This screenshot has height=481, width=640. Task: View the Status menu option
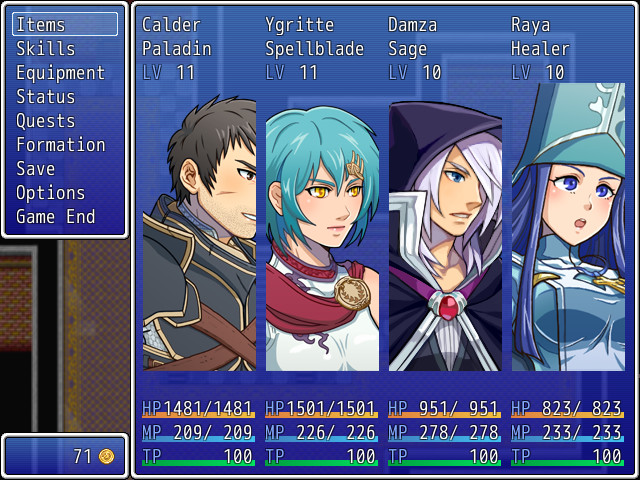coord(64,97)
